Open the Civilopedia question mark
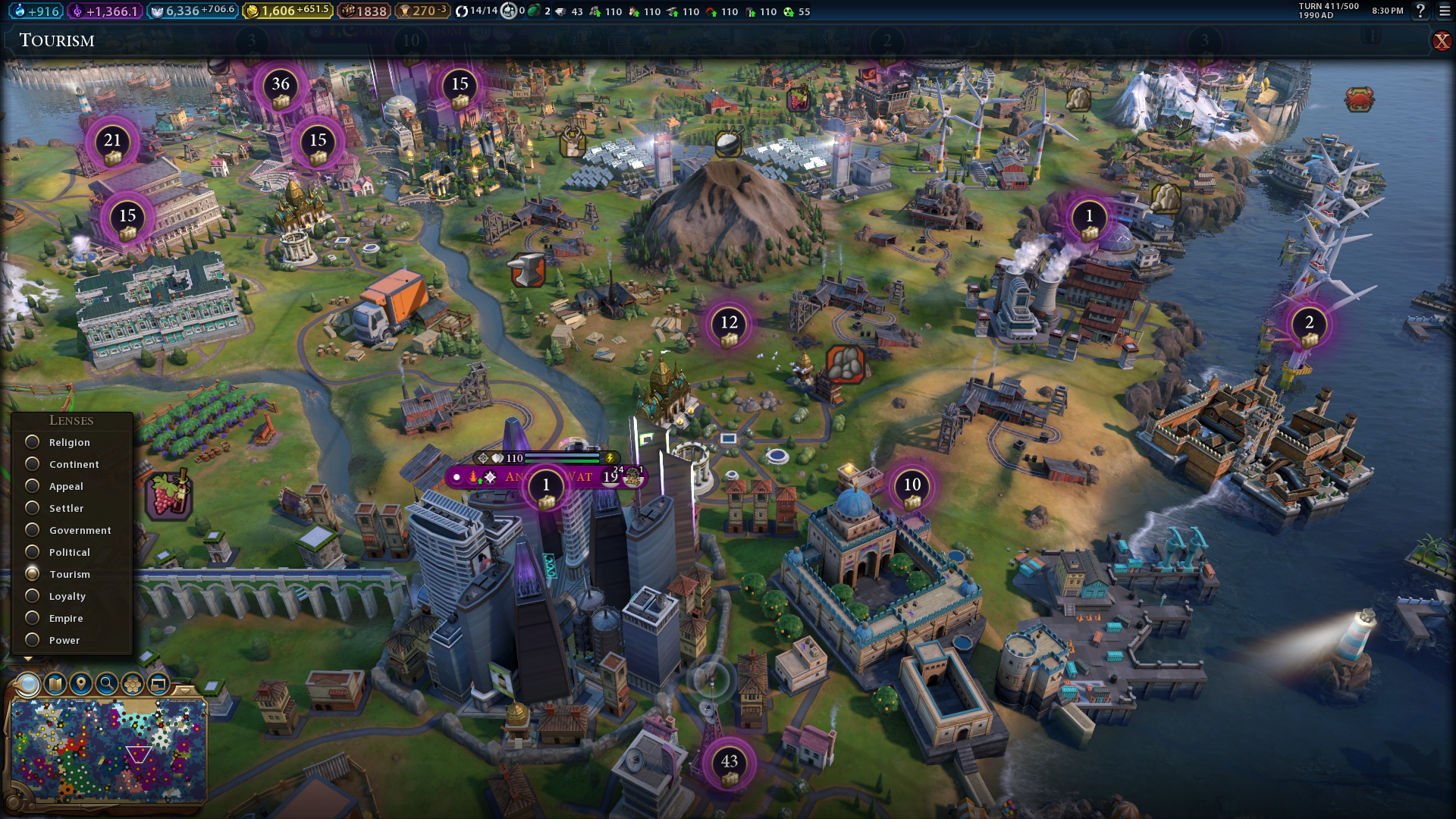The image size is (1456, 819). [x=1420, y=11]
